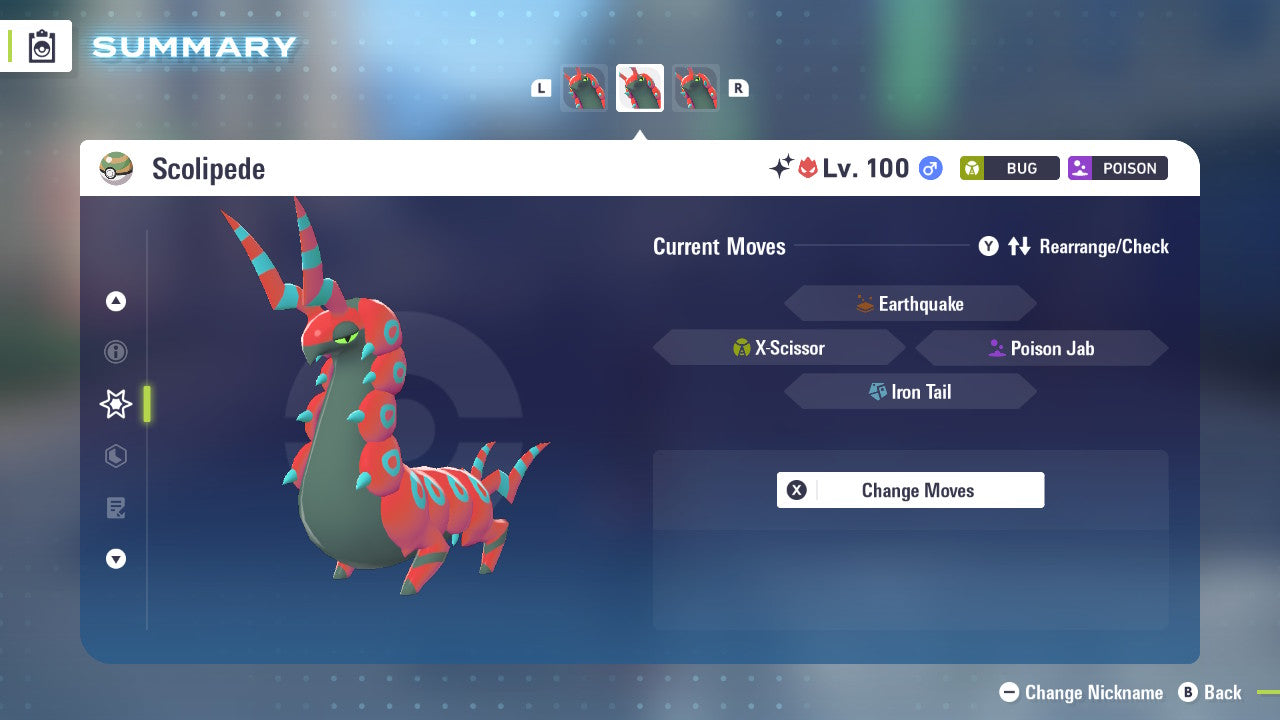Image resolution: width=1280 pixels, height=720 pixels.
Task: Click the Ground-type icon on Earthquake
Action: point(862,303)
